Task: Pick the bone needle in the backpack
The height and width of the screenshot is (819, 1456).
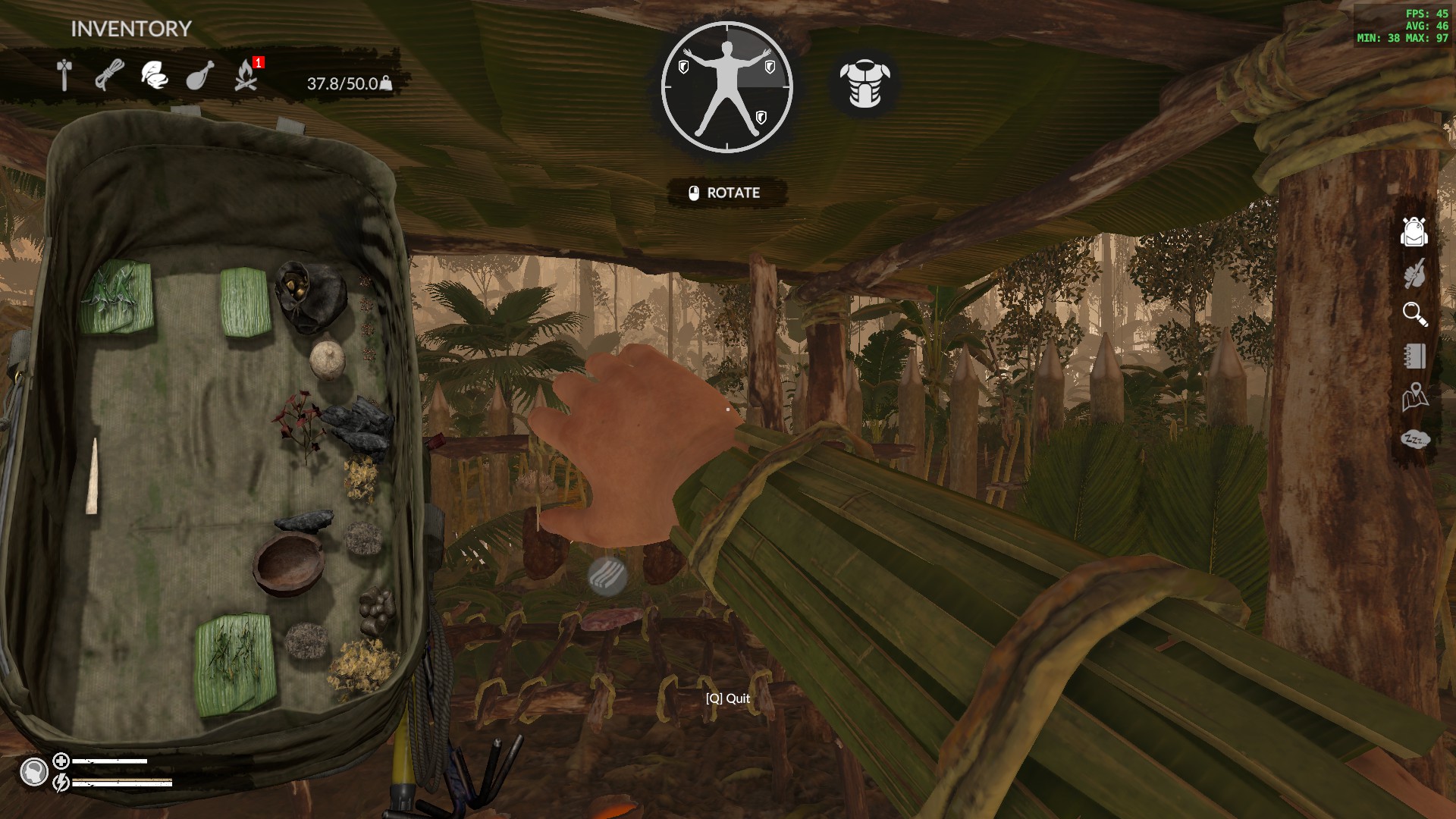Action: coord(93,476)
